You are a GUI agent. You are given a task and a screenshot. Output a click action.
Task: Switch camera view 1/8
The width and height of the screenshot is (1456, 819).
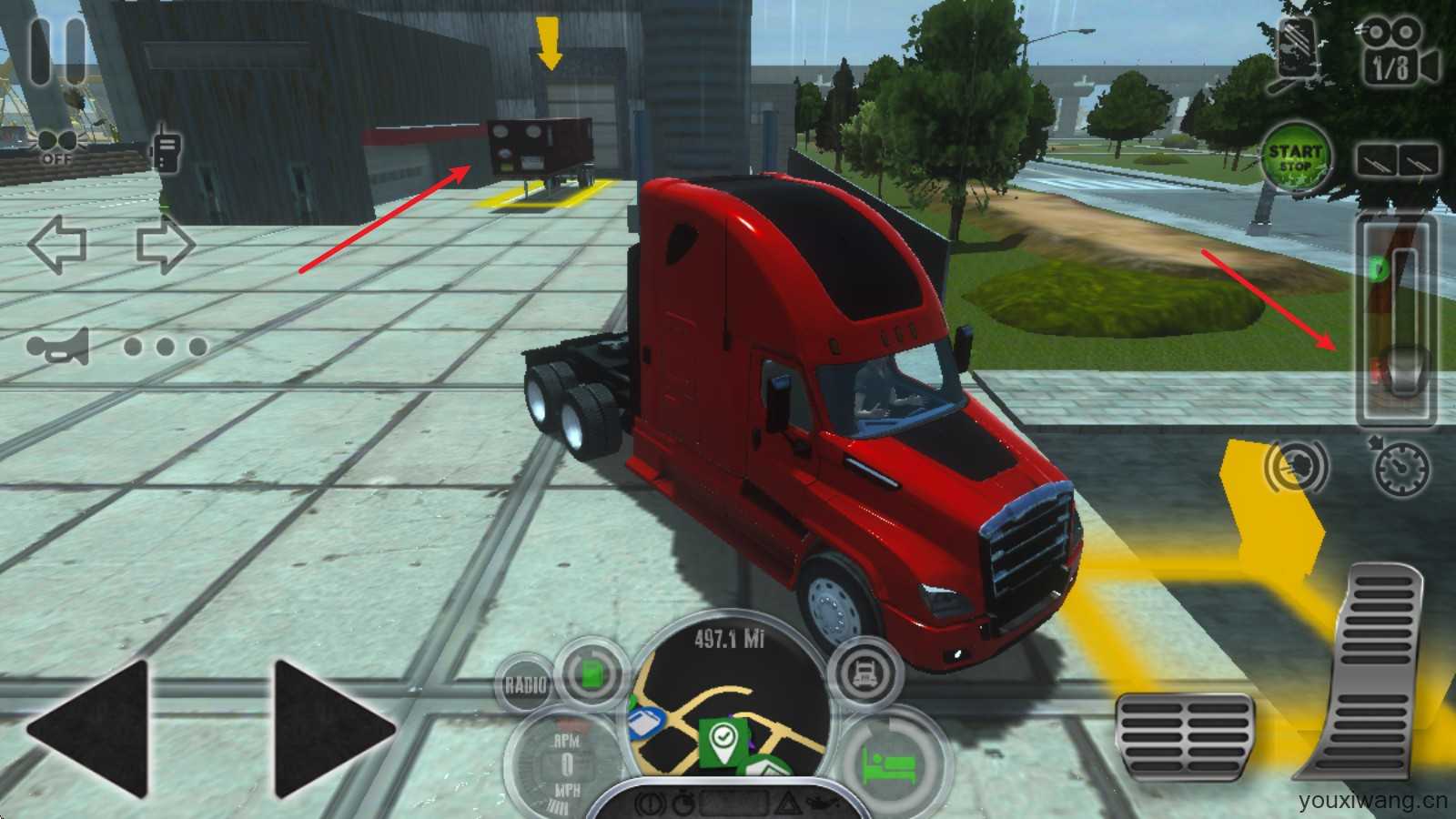1400,53
